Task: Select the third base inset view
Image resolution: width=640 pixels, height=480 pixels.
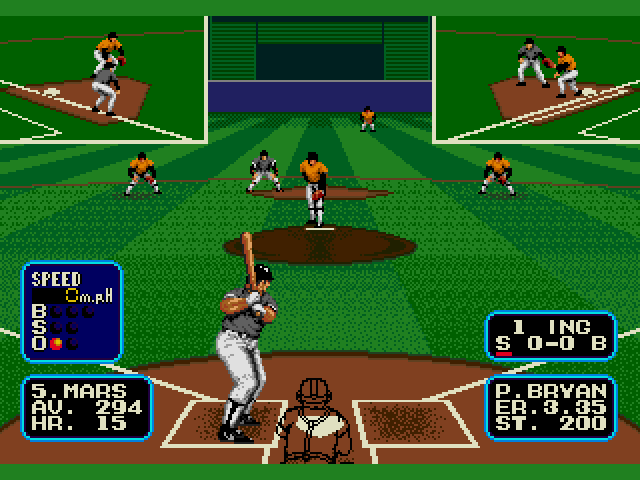Action: [x=102, y=78]
